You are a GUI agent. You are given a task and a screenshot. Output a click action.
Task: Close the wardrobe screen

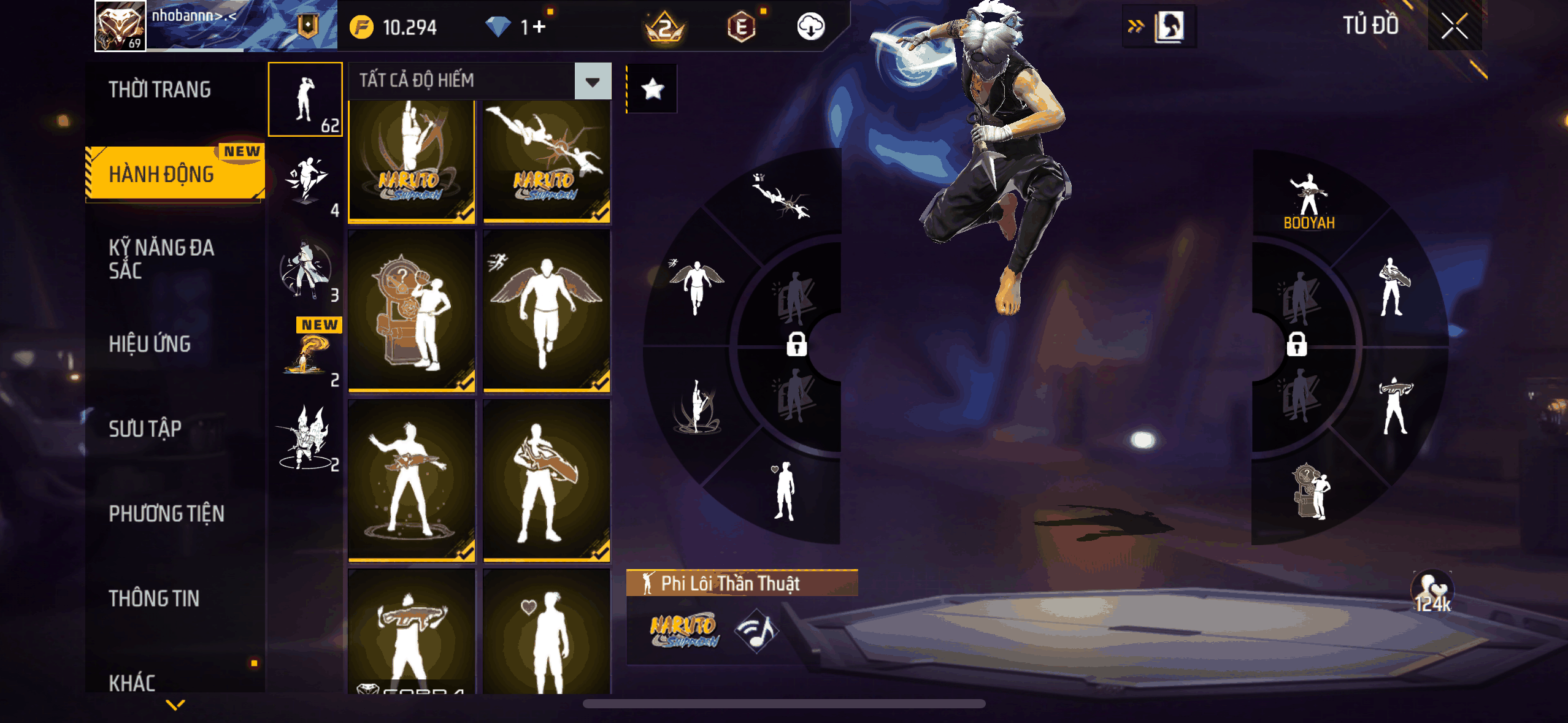pyautogui.click(x=1454, y=26)
